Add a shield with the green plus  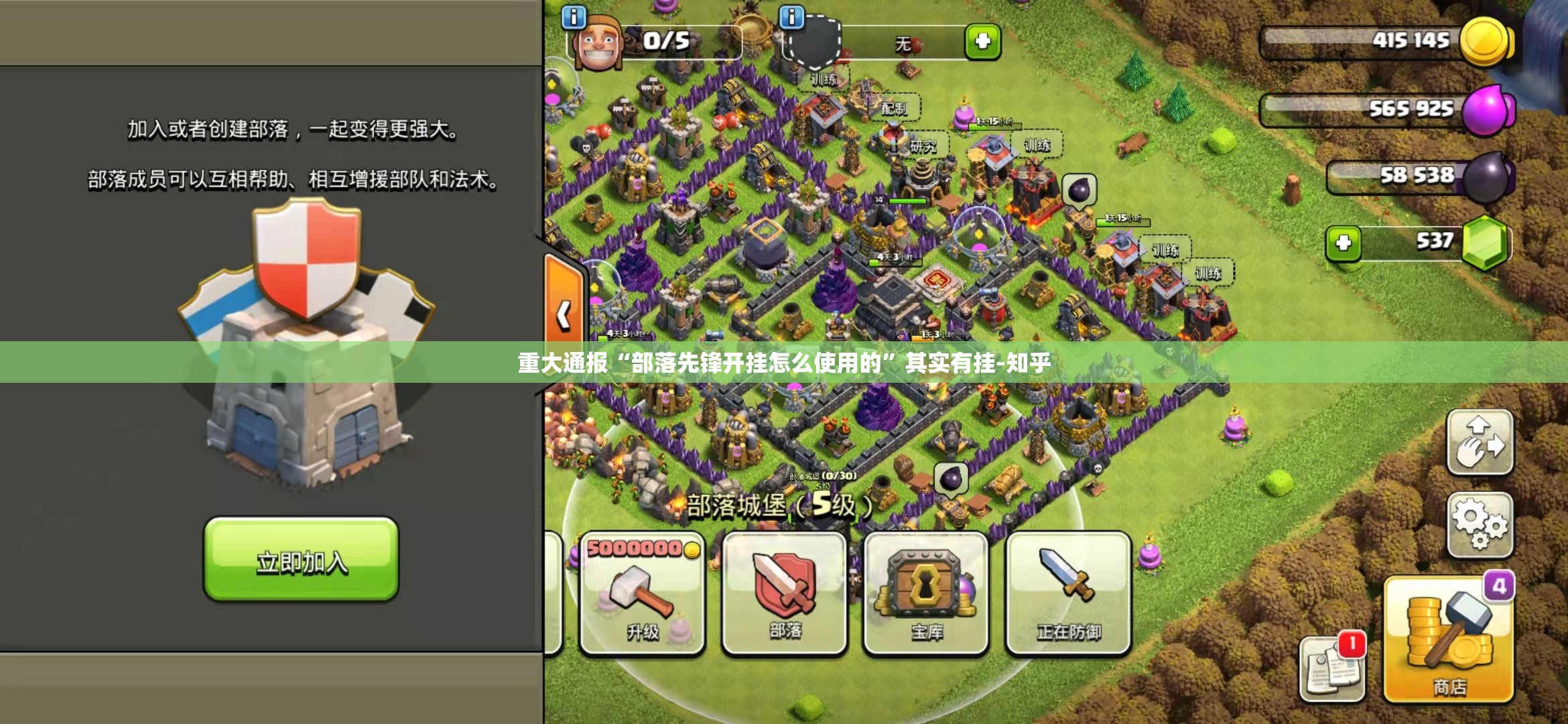982,42
